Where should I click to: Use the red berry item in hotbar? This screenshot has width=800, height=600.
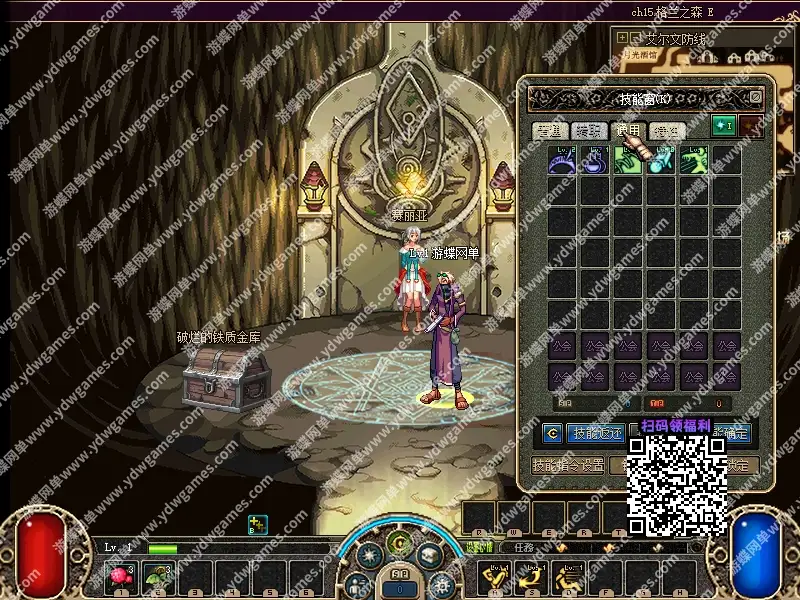point(123,576)
